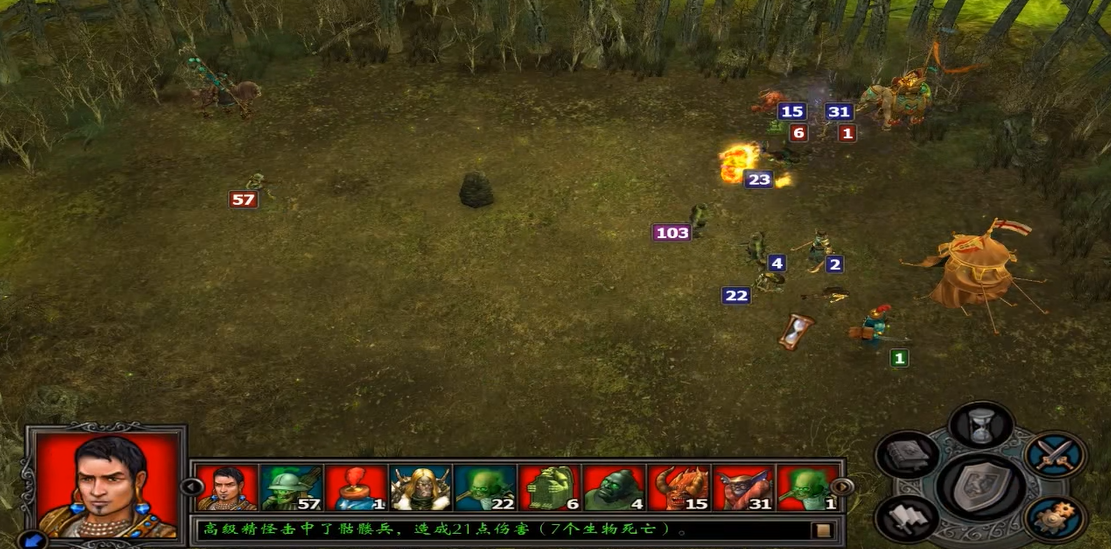The height and width of the screenshot is (549, 1111).
Task: Click the hourglass wait button
Action: 981,425
